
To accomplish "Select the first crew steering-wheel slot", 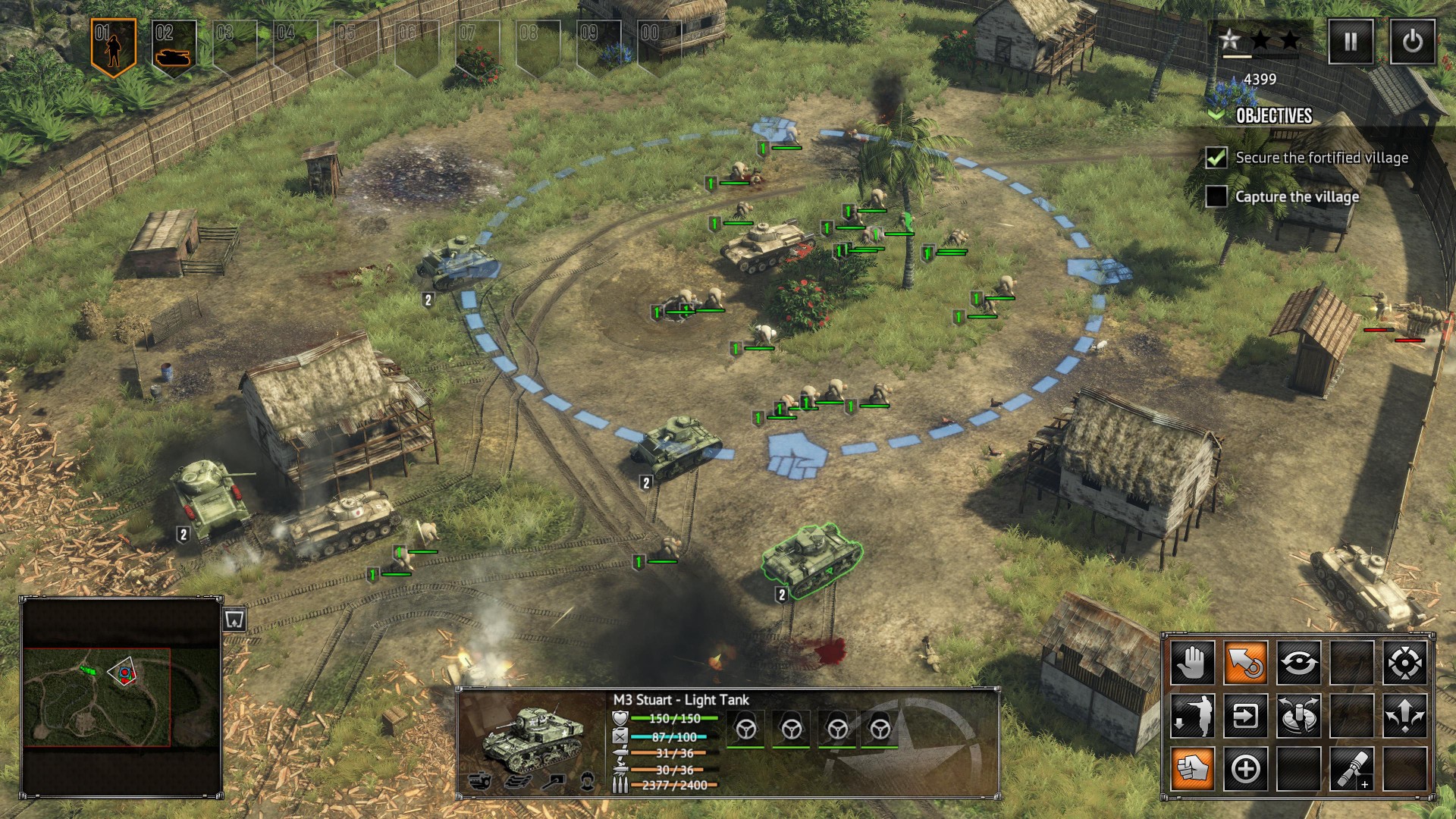I will pos(745,729).
